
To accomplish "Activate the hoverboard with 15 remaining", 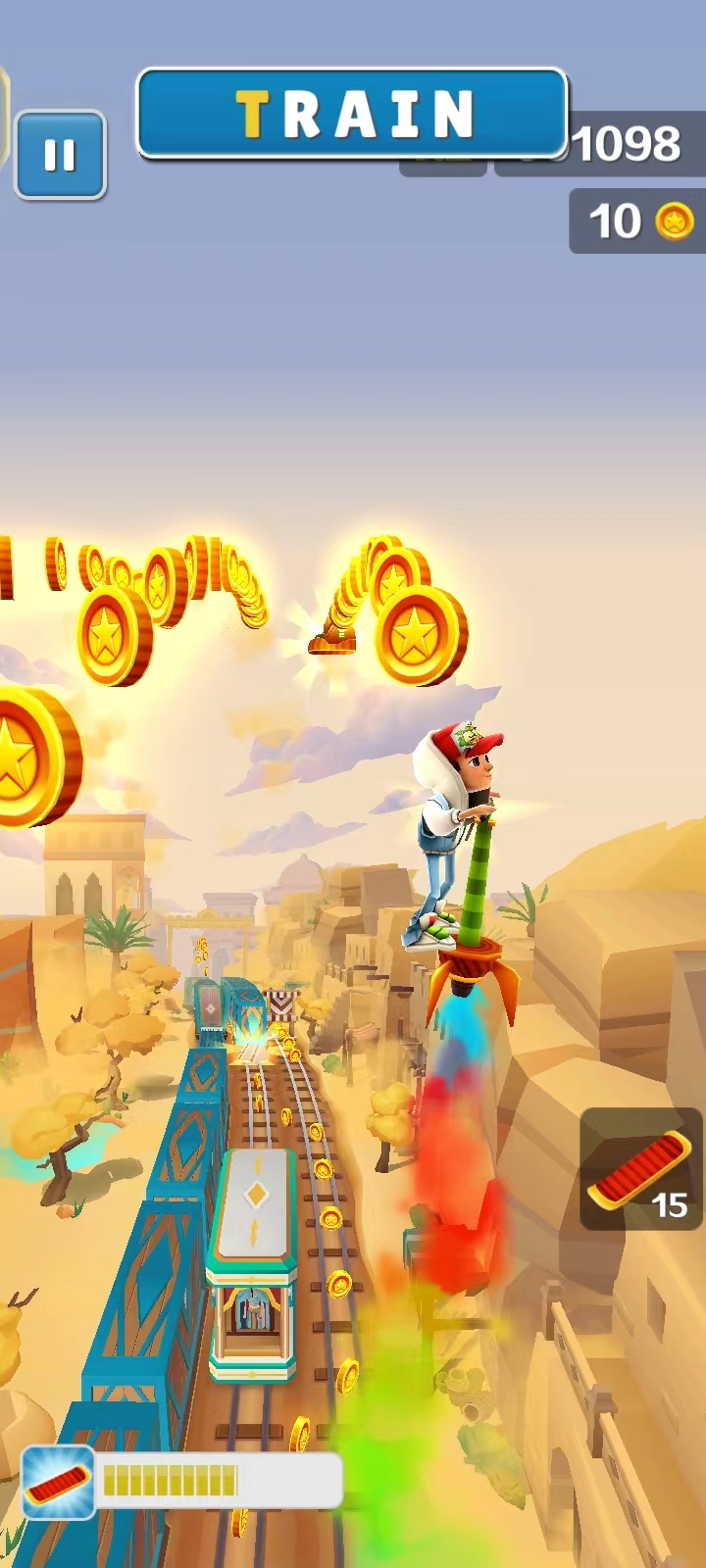I will click(x=639, y=1168).
